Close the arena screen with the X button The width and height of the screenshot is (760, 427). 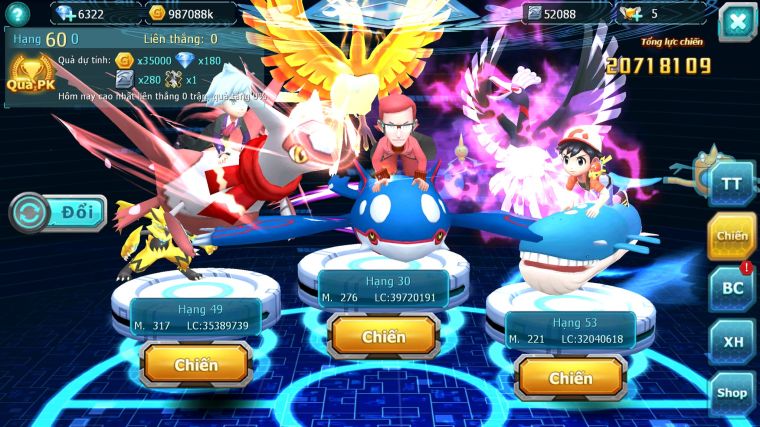tap(737, 21)
